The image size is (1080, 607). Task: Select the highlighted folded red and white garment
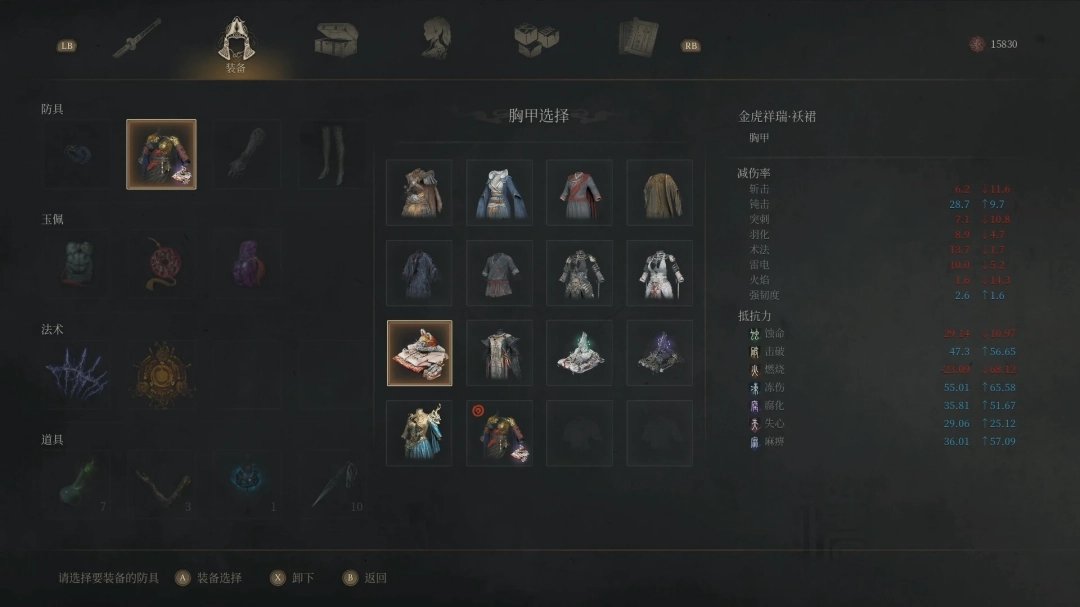click(x=419, y=353)
